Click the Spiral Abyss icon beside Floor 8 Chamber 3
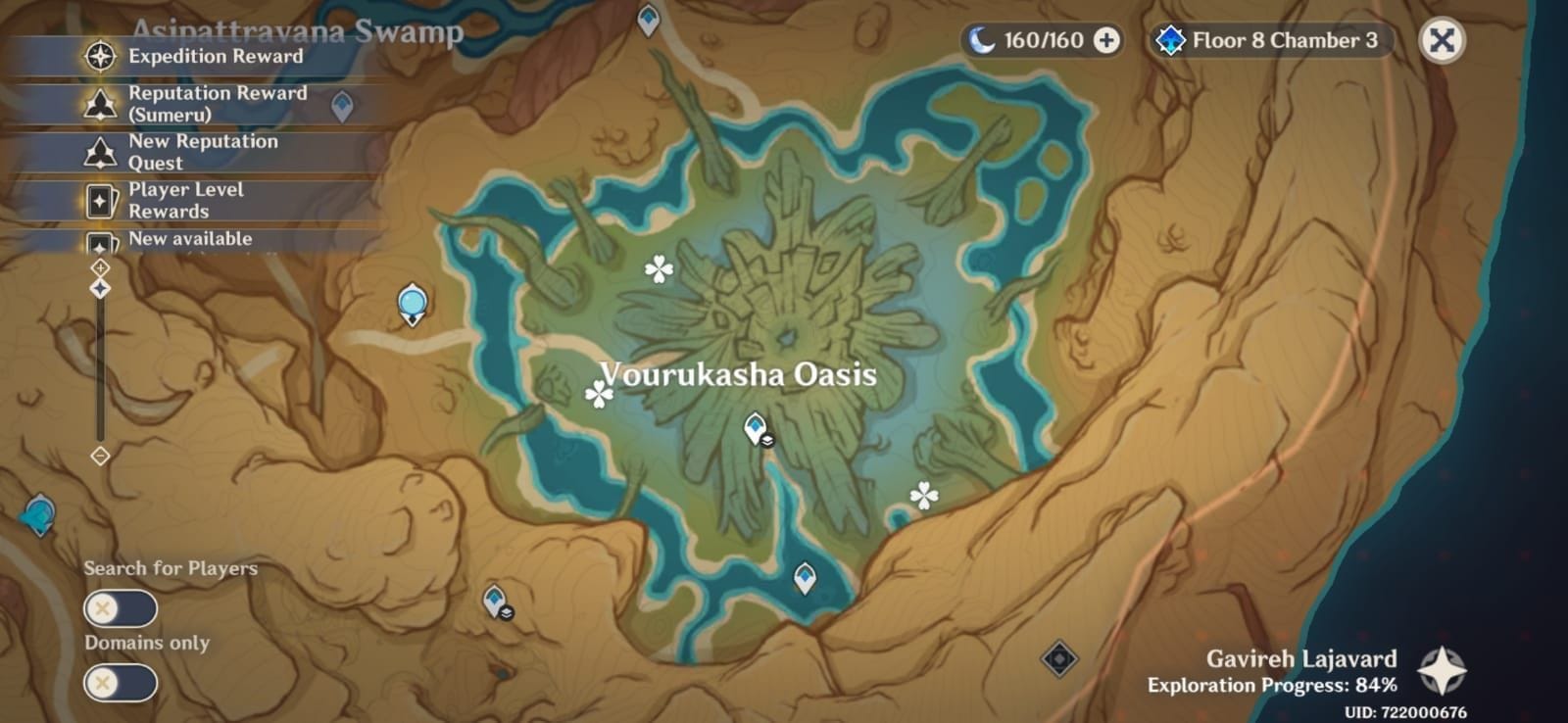1568x723 pixels. click(x=1169, y=41)
